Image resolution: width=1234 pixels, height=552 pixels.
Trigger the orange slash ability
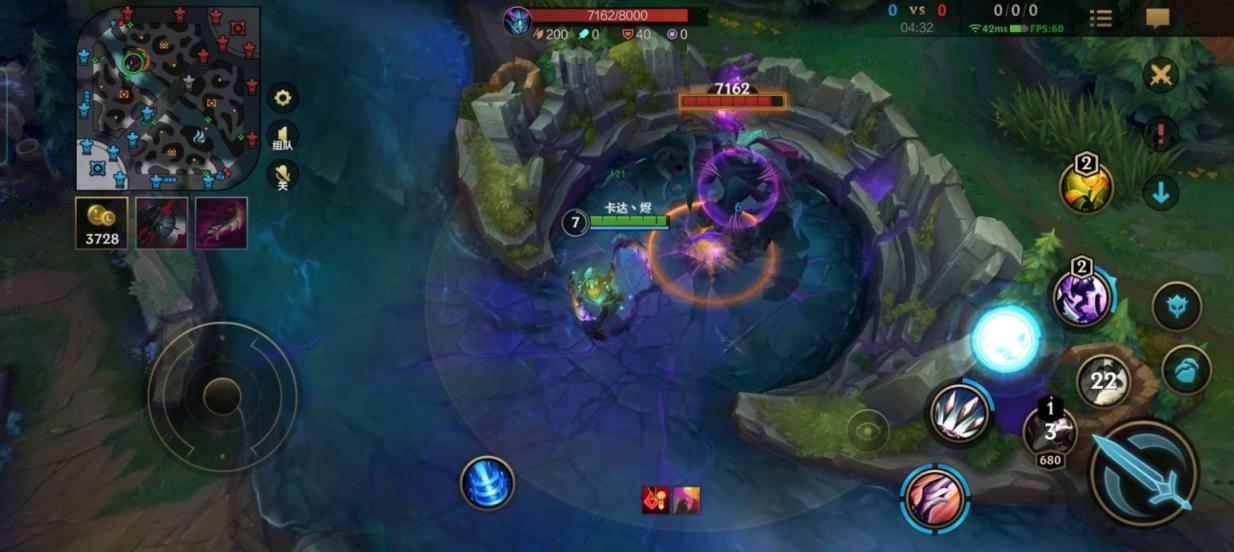(x=935, y=497)
